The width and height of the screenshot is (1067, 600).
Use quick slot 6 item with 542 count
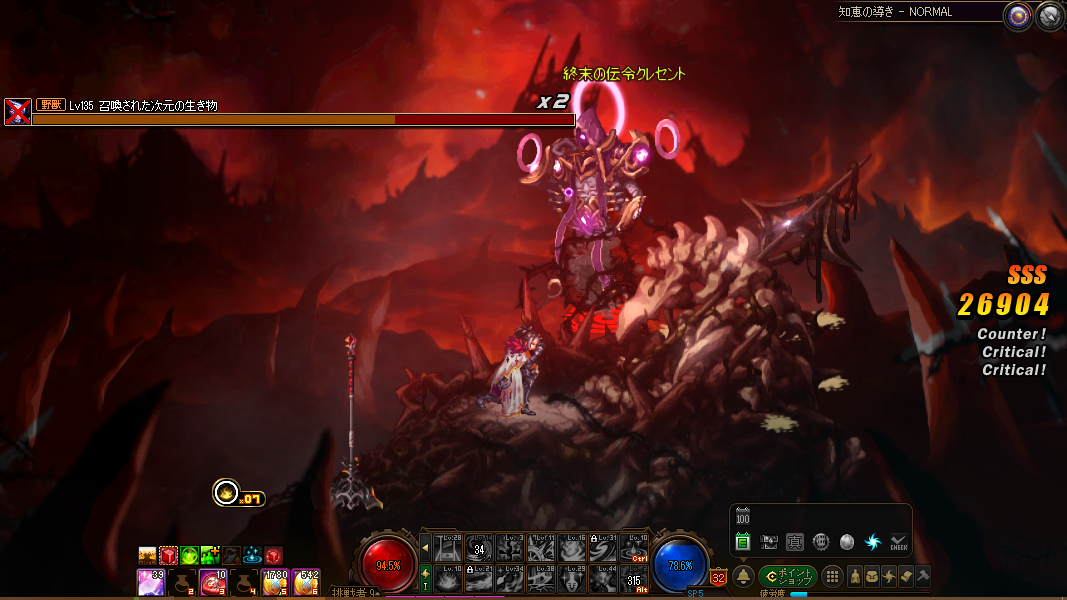(306, 581)
